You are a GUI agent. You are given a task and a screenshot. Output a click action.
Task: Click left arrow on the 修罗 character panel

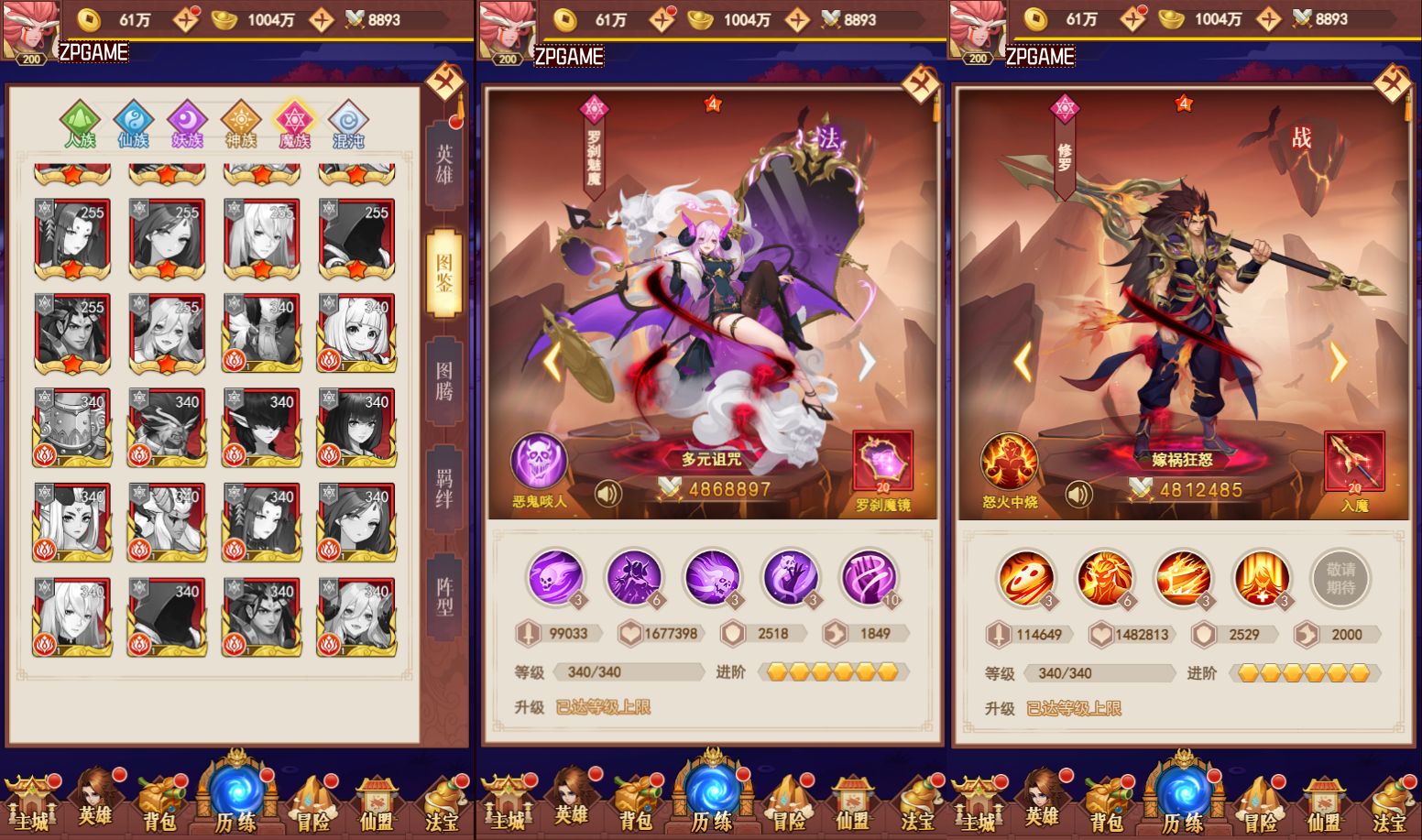pos(1024,362)
